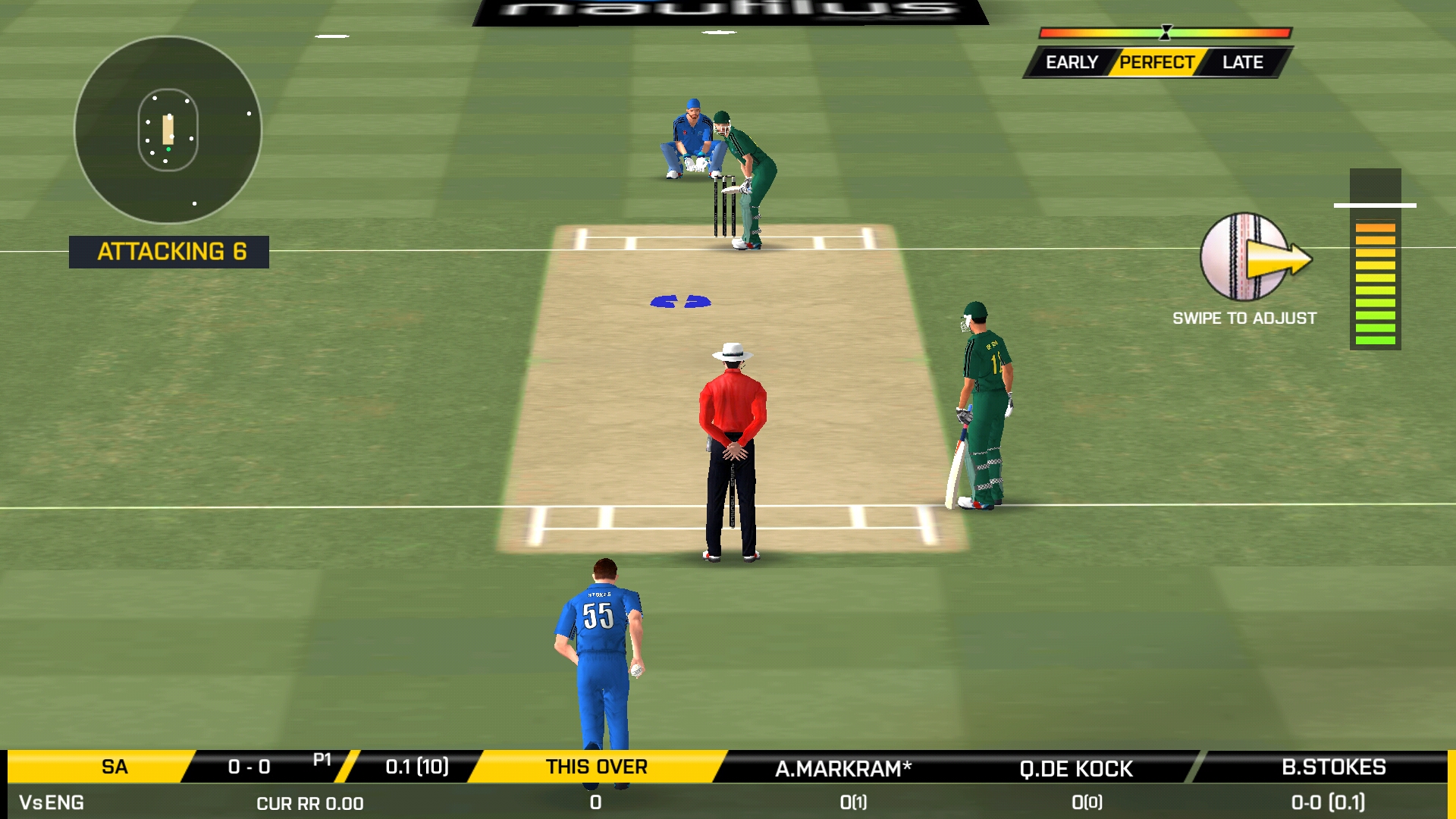Tap the cricket ball swing control
Viewport: 1456px width, 819px height.
pyautogui.click(x=1245, y=258)
